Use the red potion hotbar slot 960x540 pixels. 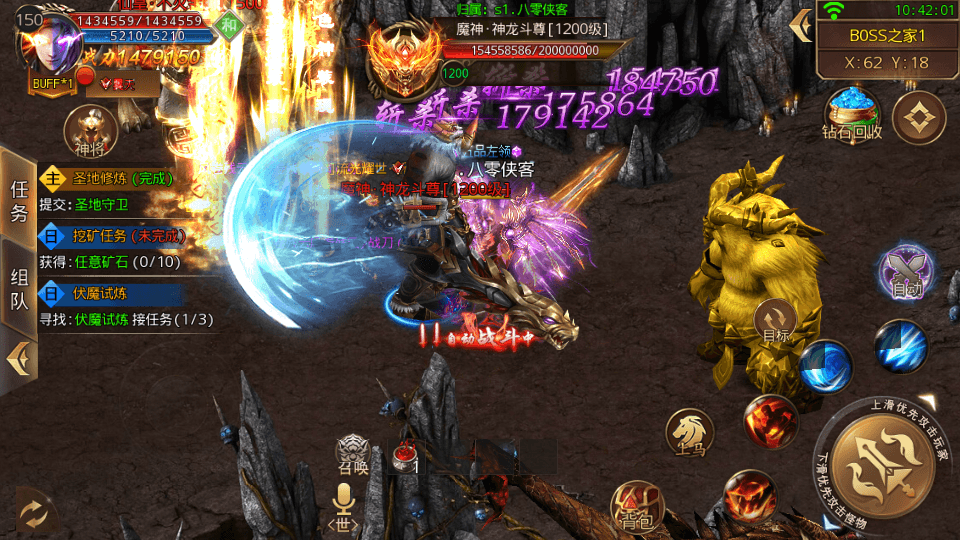tap(408, 459)
